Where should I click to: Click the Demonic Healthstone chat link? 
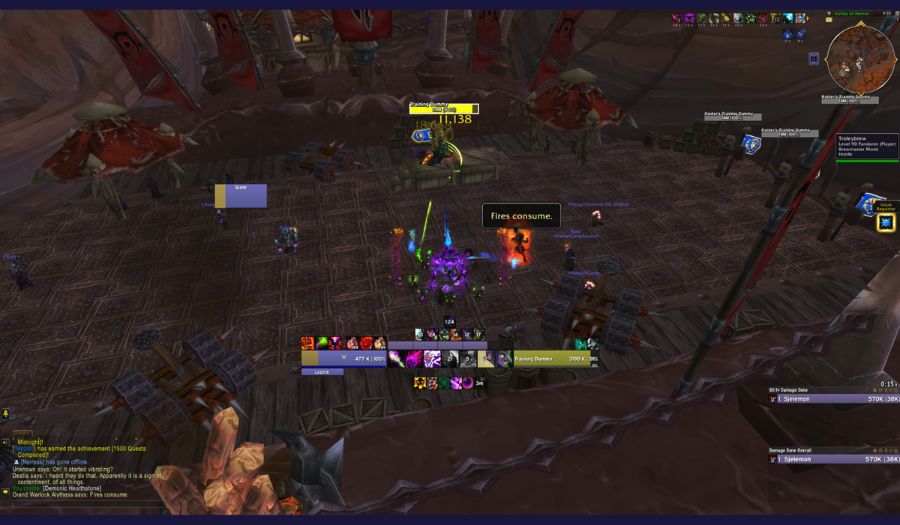click(71, 488)
